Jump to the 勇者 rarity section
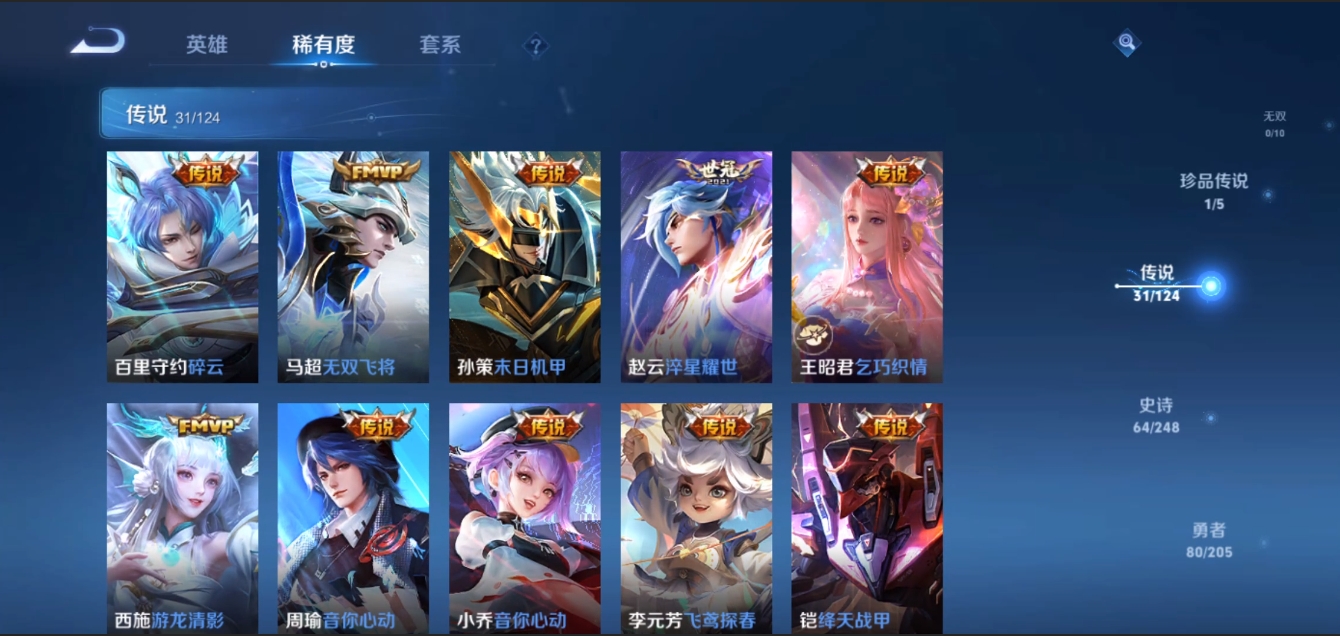The width and height of the screenshot is (1340, 636). [1208, 540]
